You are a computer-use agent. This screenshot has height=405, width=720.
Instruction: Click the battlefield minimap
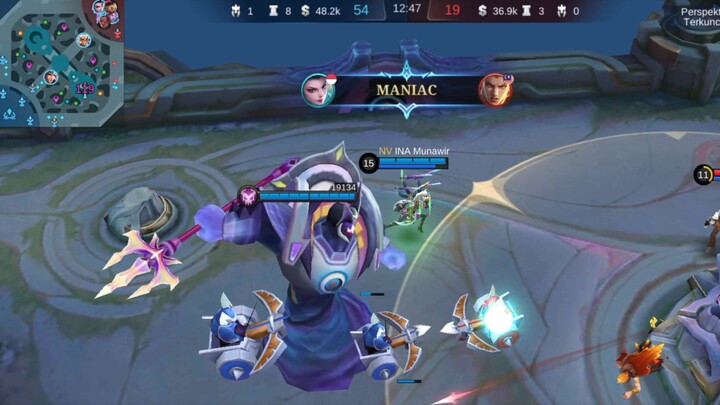(61, 62)
